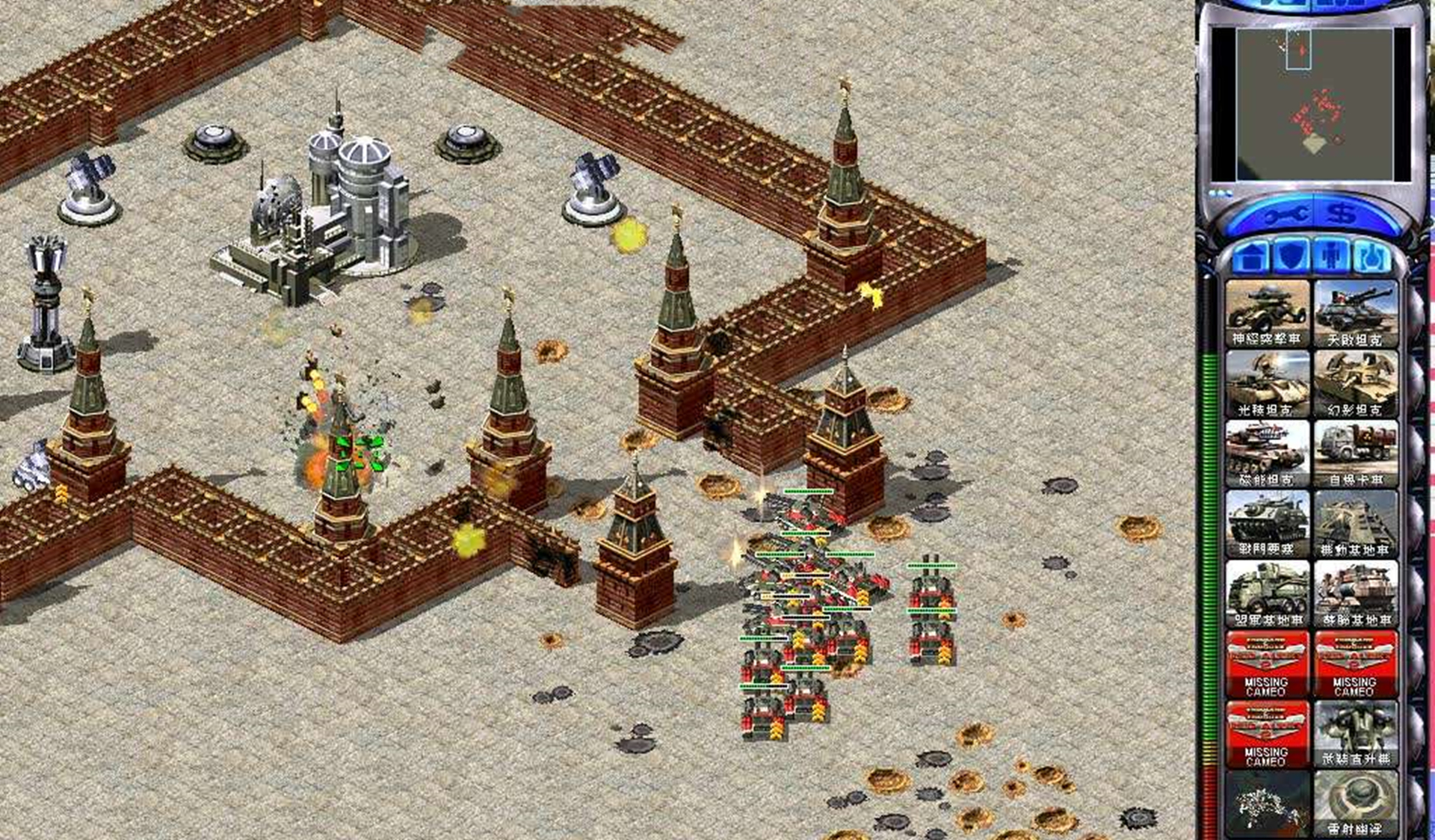Queue a 天啟坦克 Apocalypse Tank
1435x840 pixels.
click(1355, 314)
